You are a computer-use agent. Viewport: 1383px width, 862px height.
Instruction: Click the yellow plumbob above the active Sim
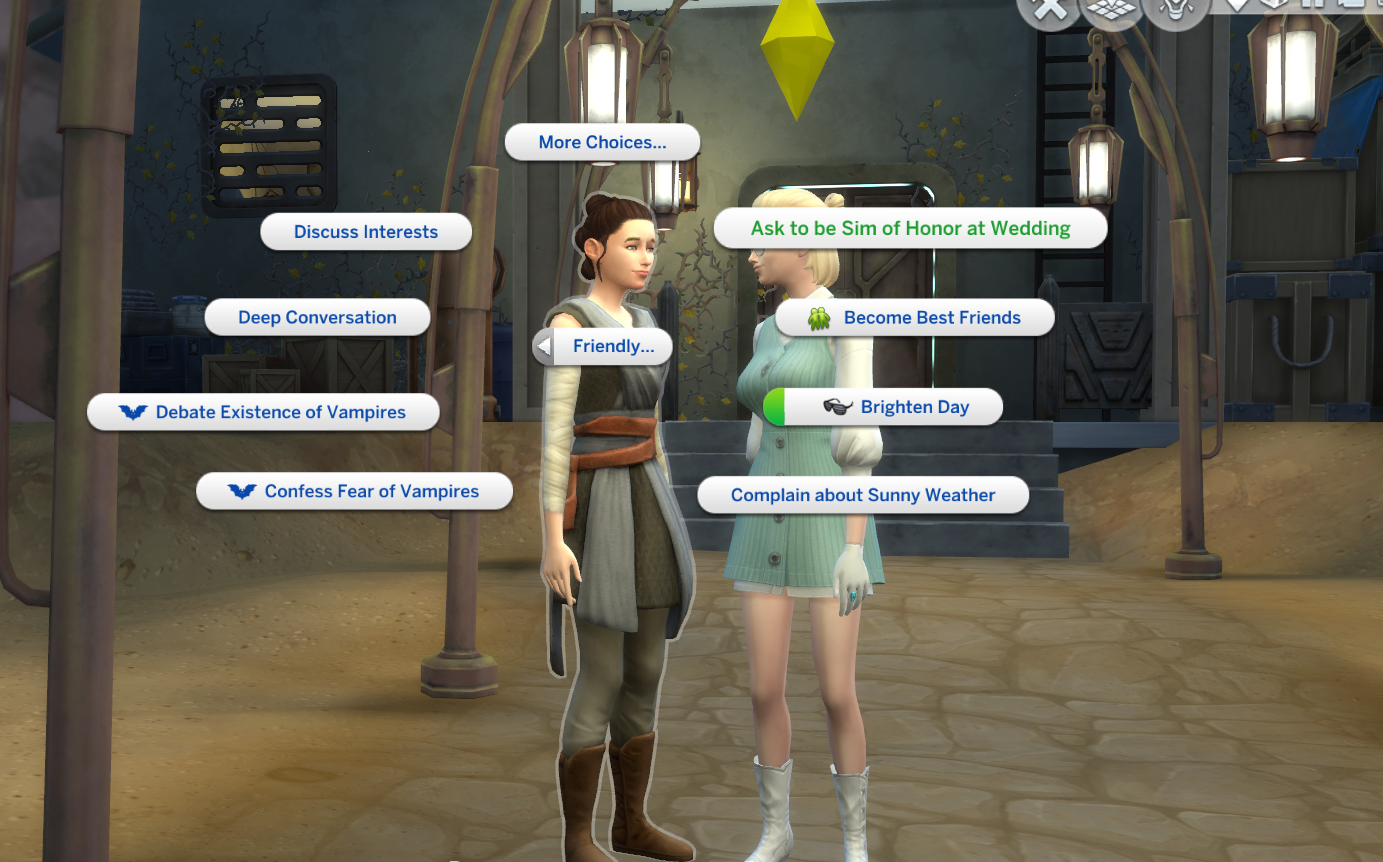pos(797,42)
